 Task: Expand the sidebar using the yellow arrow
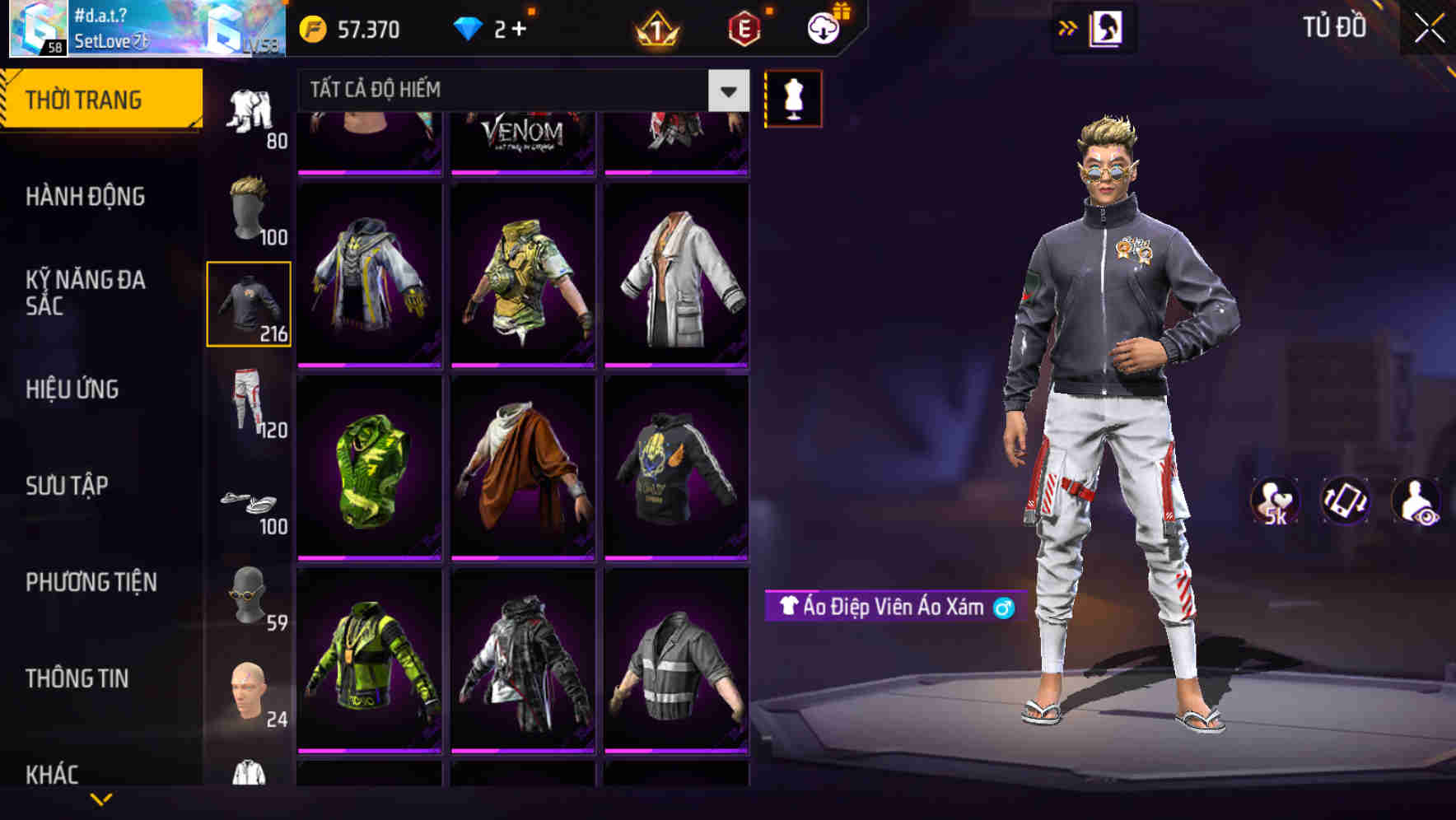(x=1066, y=29)
